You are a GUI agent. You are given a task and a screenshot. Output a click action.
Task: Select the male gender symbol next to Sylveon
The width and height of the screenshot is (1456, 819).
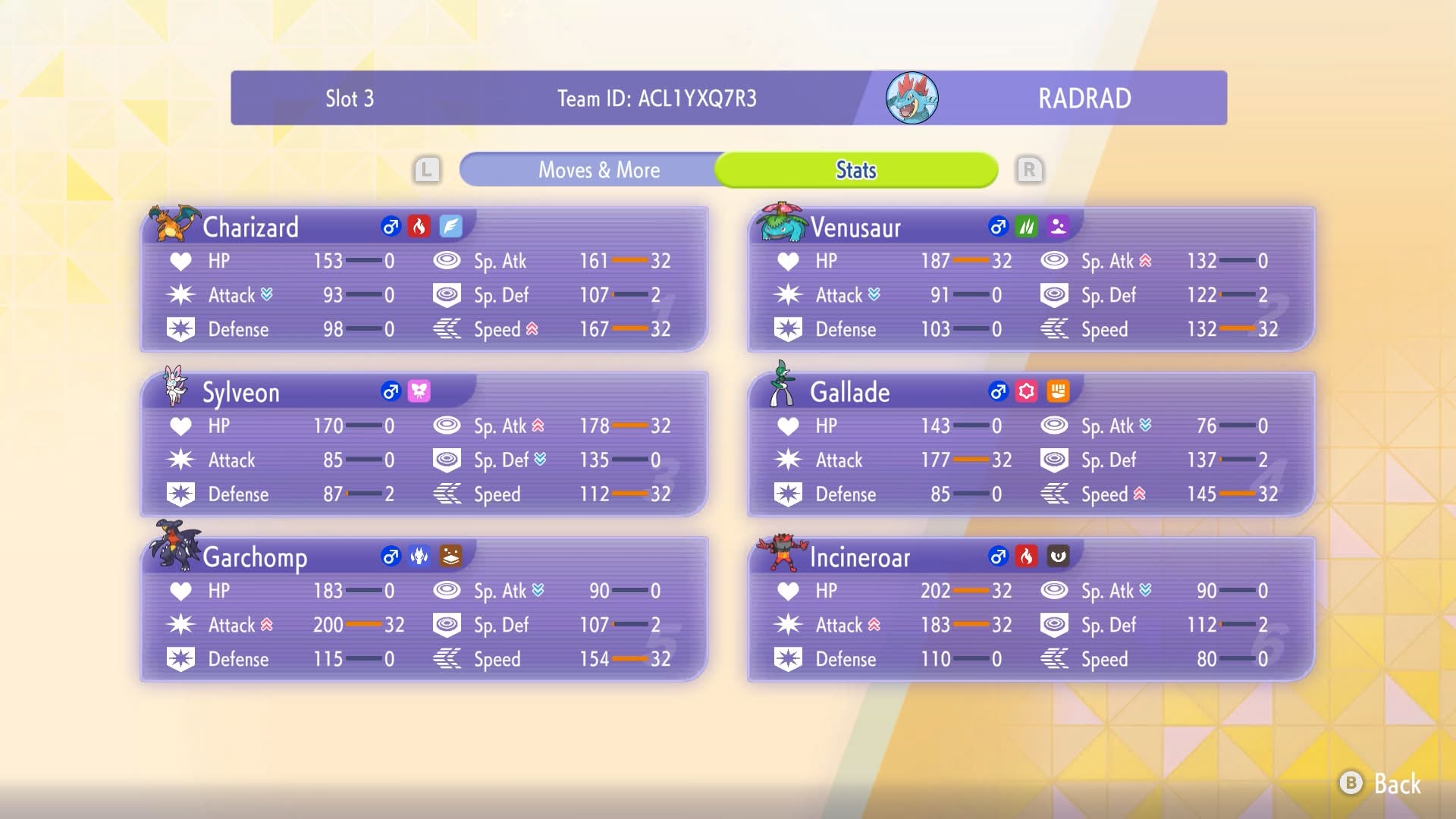[x=390, y=392]
